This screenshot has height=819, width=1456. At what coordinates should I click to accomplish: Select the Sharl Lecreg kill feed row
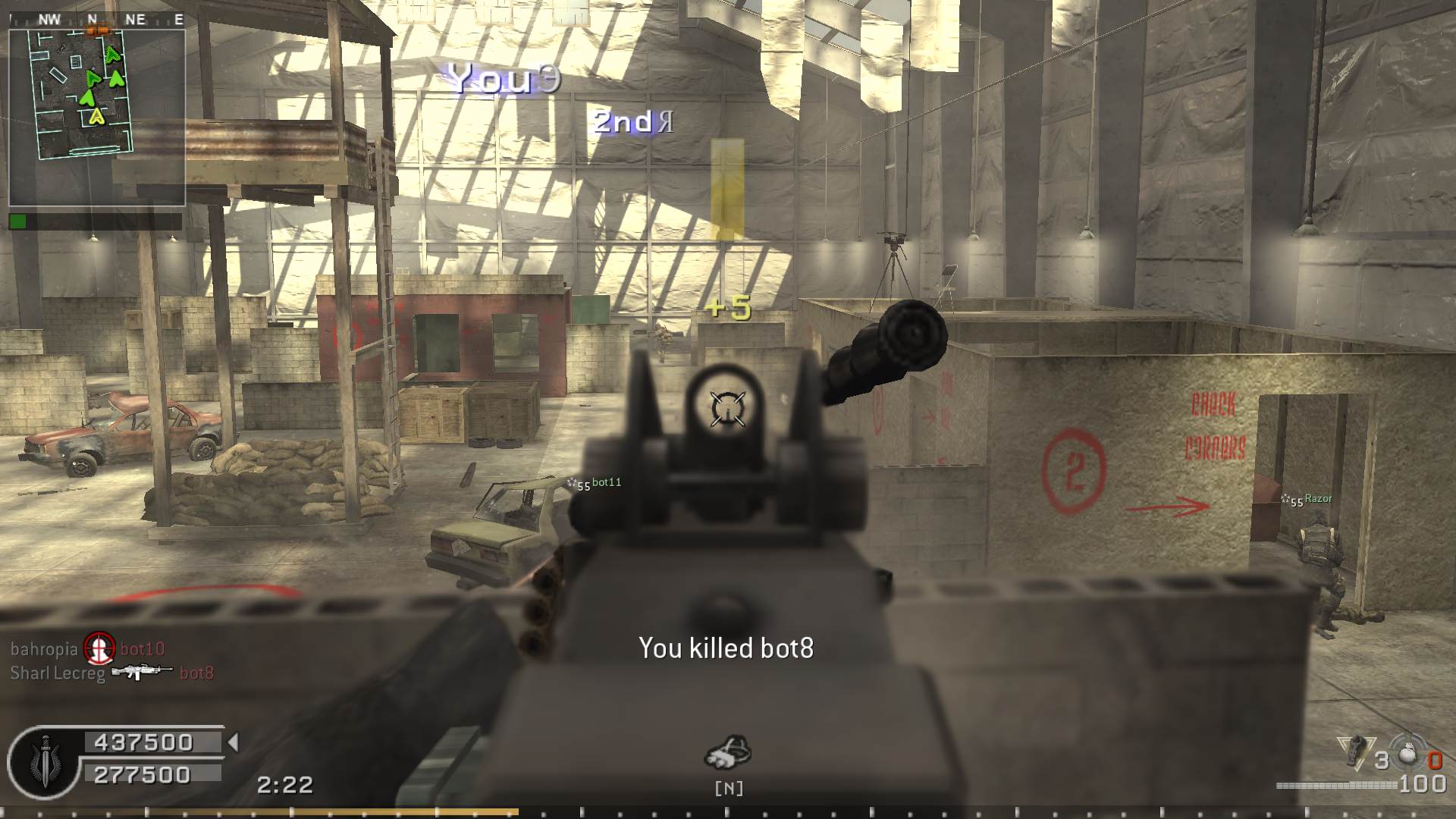click(111, 673)
